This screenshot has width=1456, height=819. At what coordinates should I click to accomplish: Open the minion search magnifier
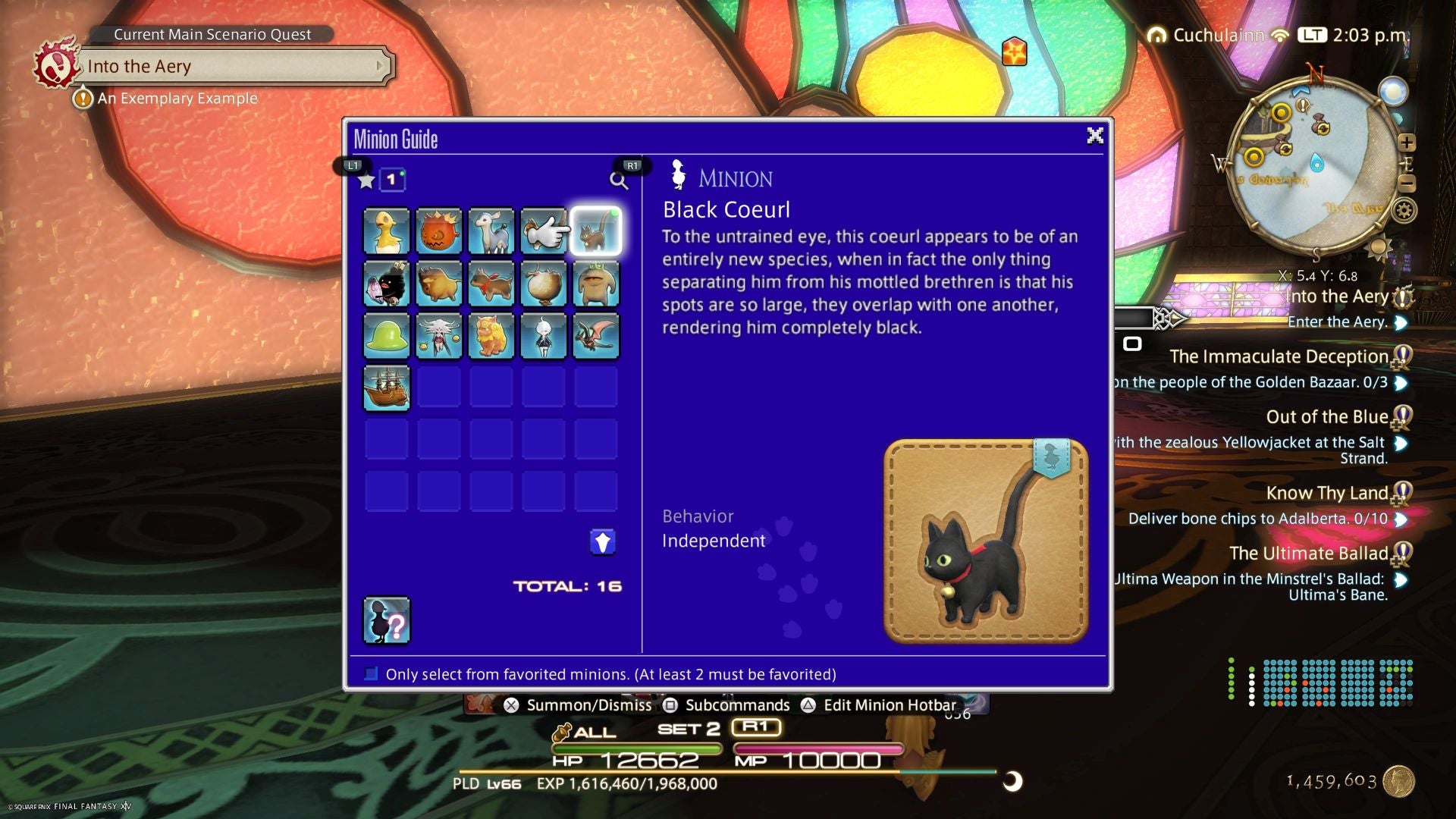(618, 180)
